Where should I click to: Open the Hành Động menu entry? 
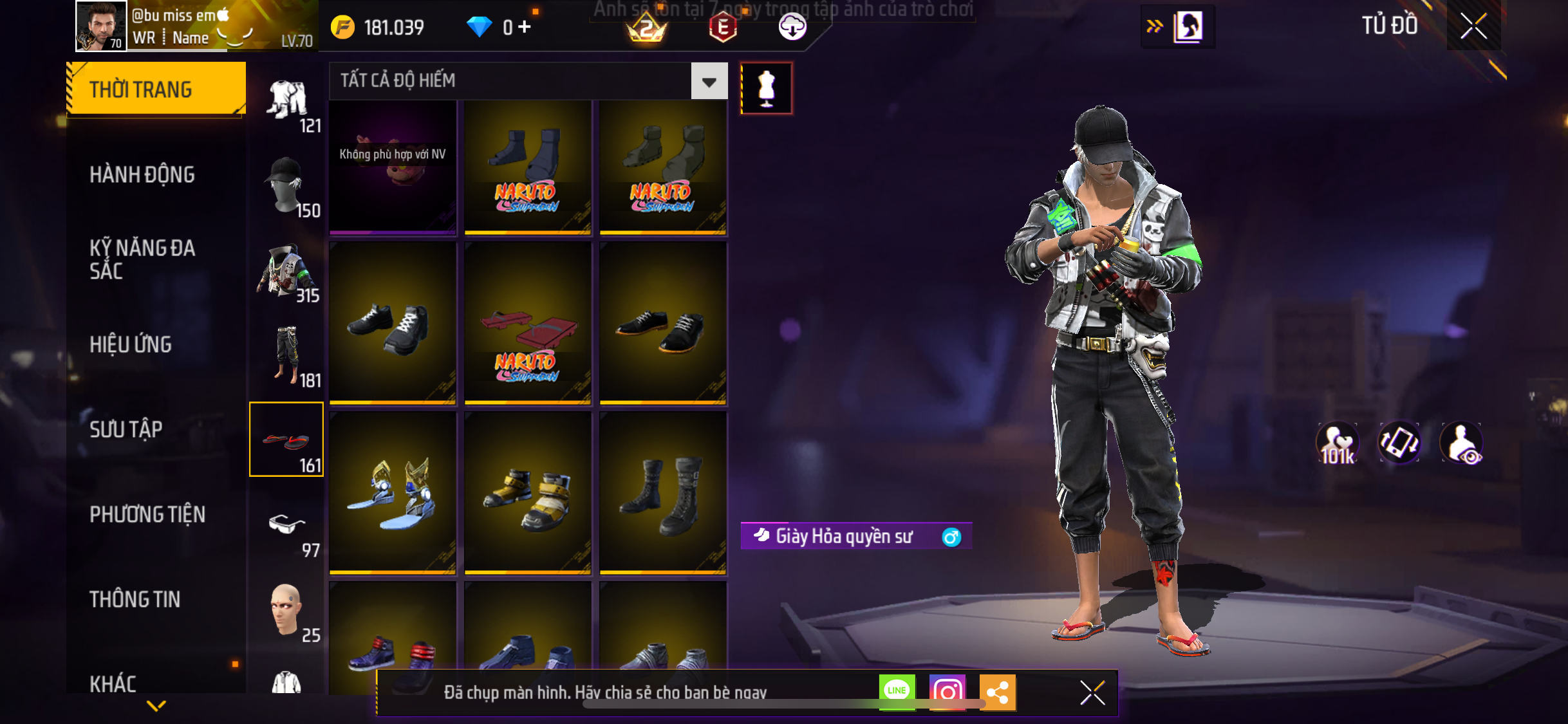(142, 174)
